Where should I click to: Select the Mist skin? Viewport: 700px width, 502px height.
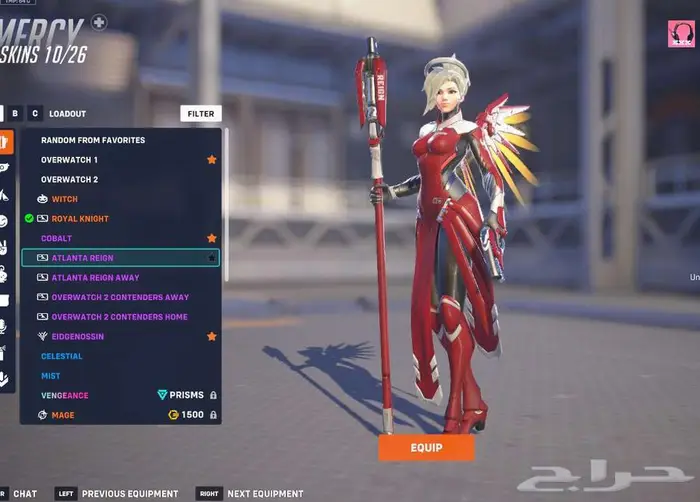click(51, 376)
